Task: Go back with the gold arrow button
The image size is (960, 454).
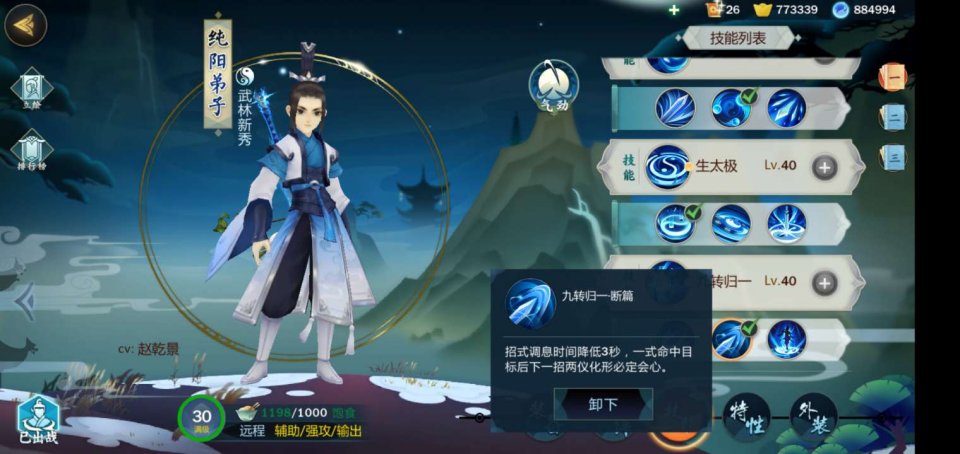Action: point(25,25)
